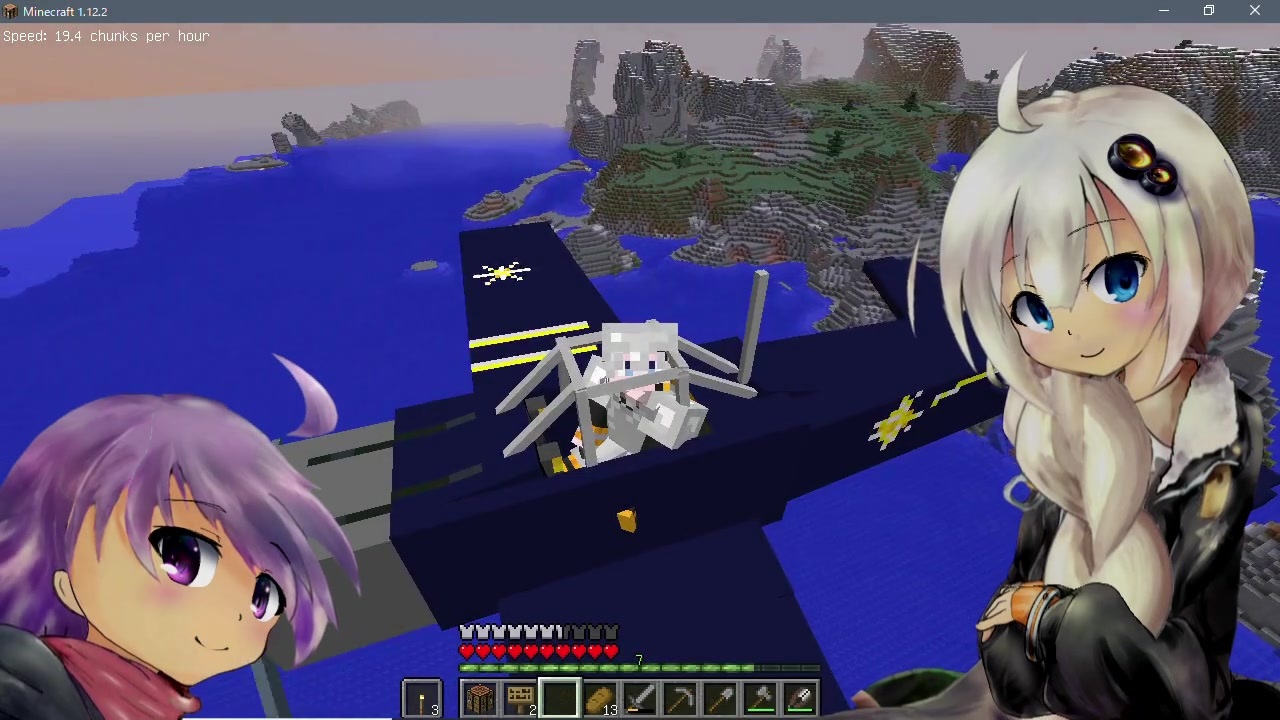Select the iron pickaxe in the hotbar
Screen dimensions: 1280x720
pos(680,695)
